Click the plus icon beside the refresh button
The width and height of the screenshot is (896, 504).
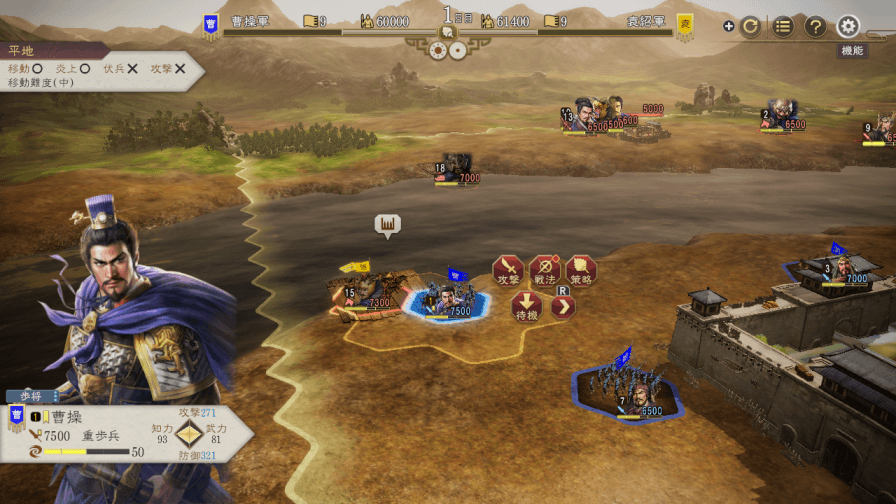[728, 27]
